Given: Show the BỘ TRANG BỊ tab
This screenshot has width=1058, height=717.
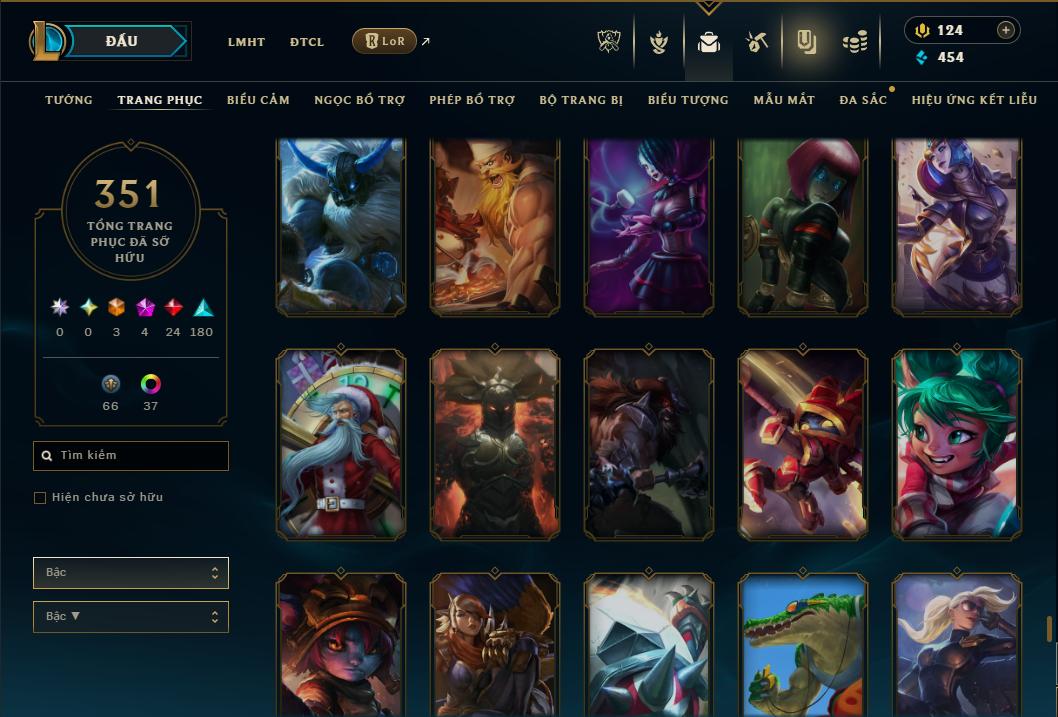Looking at the screenshot, I should pos(581,100).
